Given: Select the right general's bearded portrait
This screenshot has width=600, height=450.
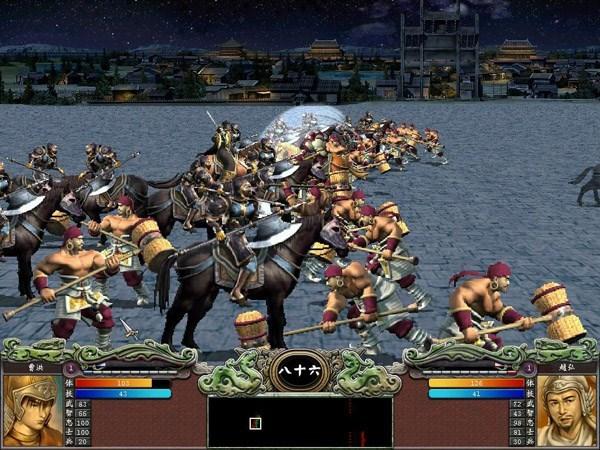Looking at the screenshot, I should [567, 410].
